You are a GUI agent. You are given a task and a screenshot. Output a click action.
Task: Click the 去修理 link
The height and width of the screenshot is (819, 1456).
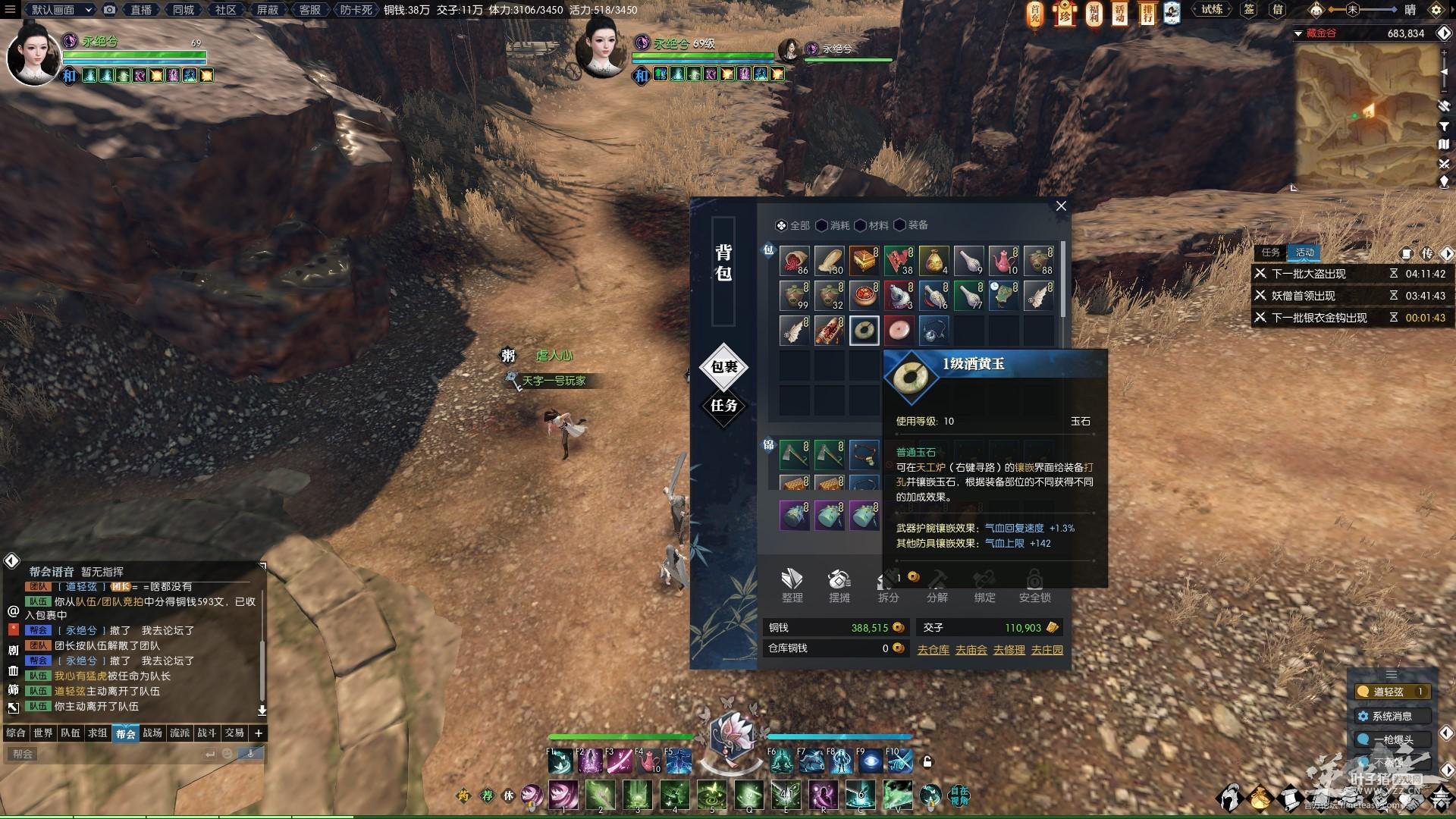[x=1009, y=650]
